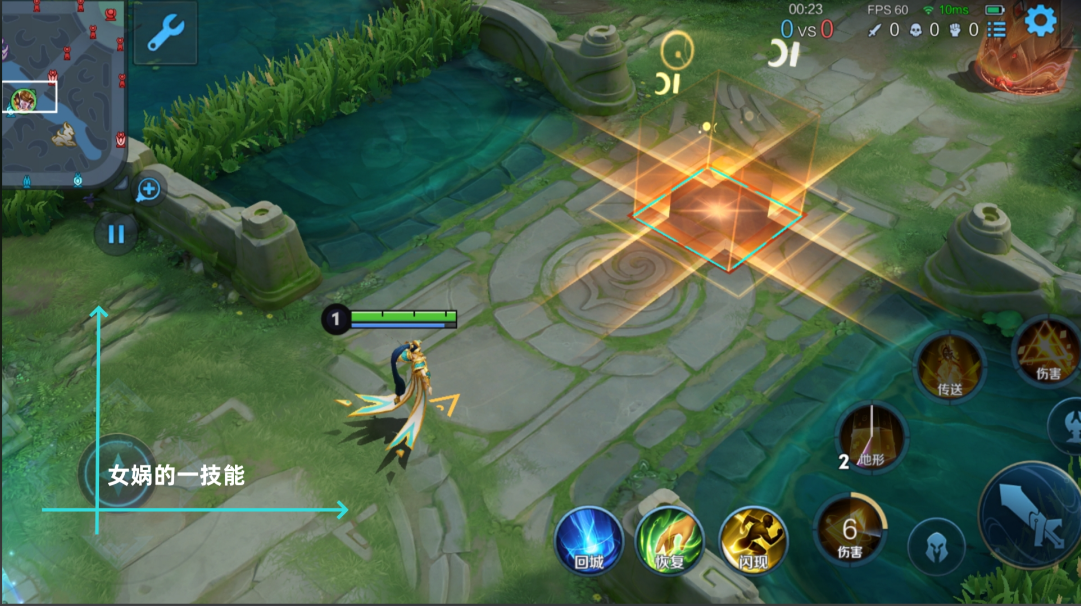The width and height of the screenshot is (1081, 606).
Task: Open the scoreboard list icon
Action: (997, 29)
